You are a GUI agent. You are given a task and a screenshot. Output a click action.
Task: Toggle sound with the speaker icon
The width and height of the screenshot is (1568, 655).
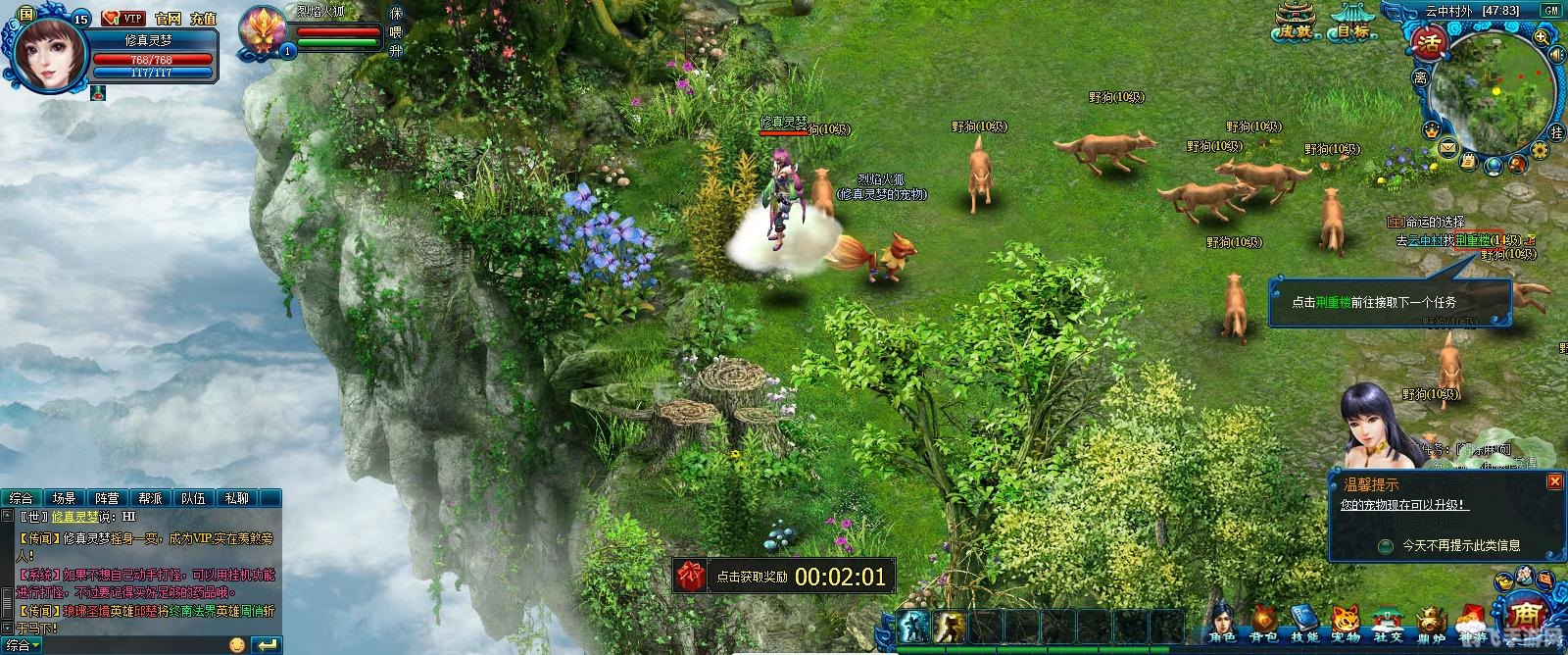point(1556,55)
